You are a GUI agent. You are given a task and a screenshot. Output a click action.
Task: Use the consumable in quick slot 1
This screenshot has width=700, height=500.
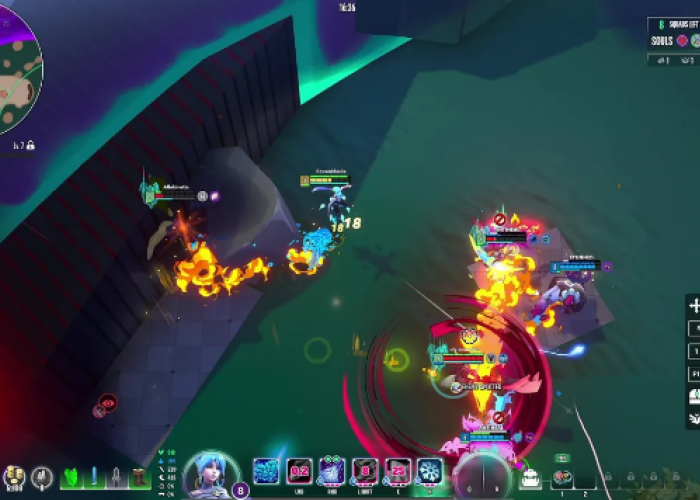tap(562, 478)
